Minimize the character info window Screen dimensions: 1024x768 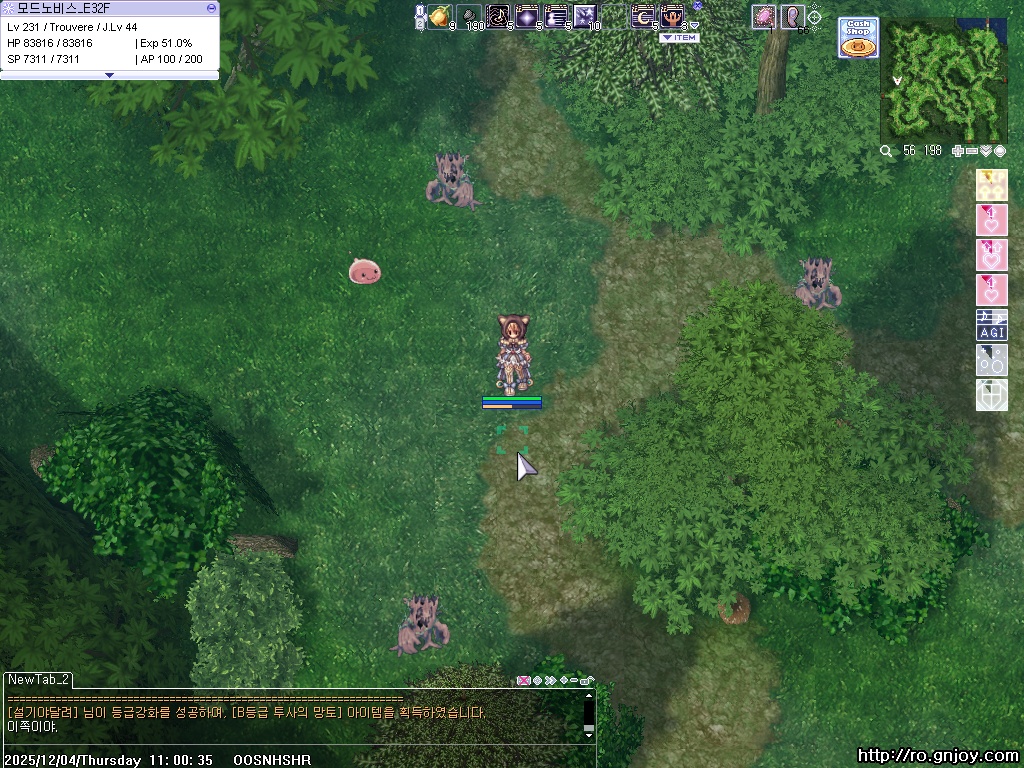pyautogui.click(x=211, y=7)
